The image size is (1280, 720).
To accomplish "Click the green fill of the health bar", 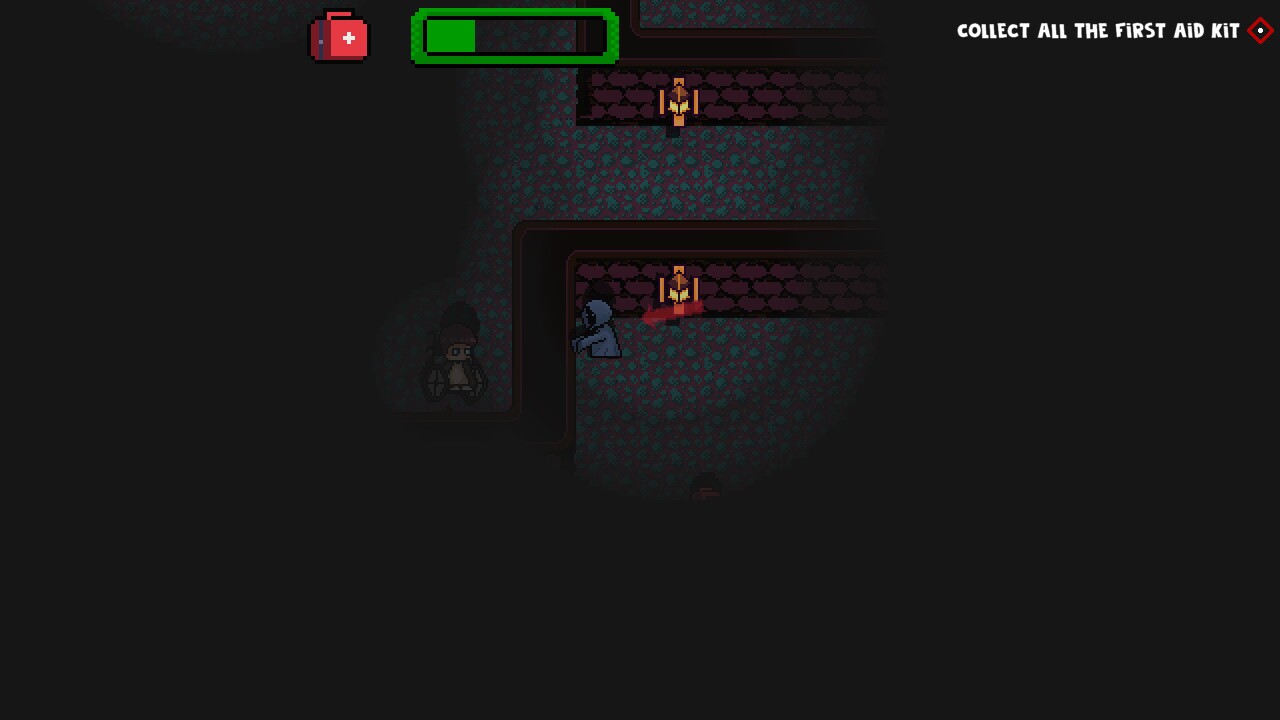I will click(452, 37).
